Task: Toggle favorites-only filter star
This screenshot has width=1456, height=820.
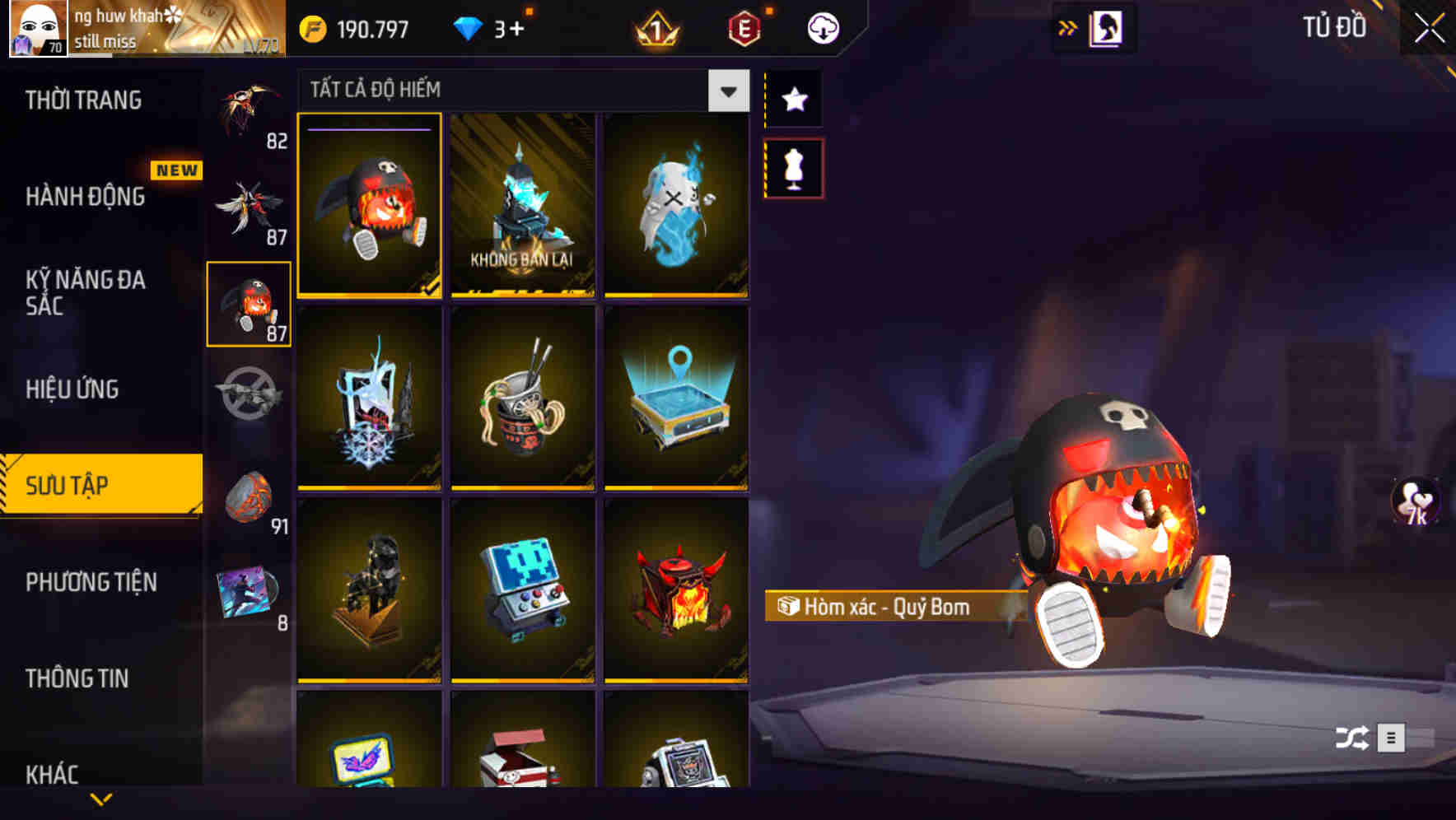Action: tap(793, 100)
